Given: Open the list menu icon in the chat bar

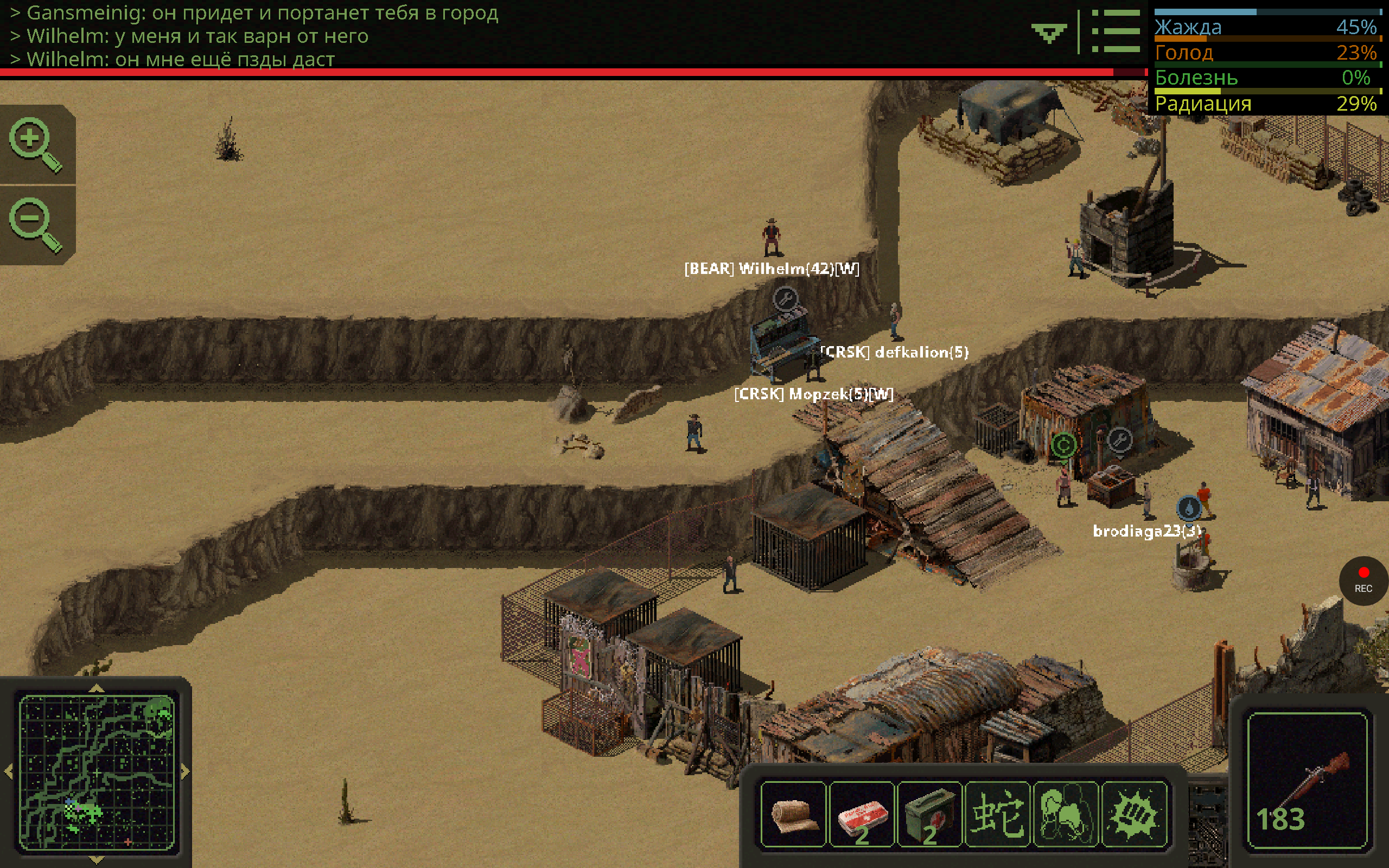Looking at the screenshot, I should click(1115, 31).
